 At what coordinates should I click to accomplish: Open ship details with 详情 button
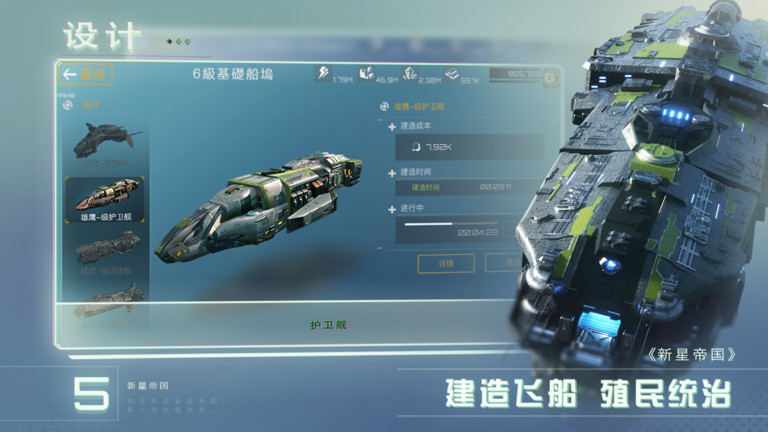[x=446, y=263]
